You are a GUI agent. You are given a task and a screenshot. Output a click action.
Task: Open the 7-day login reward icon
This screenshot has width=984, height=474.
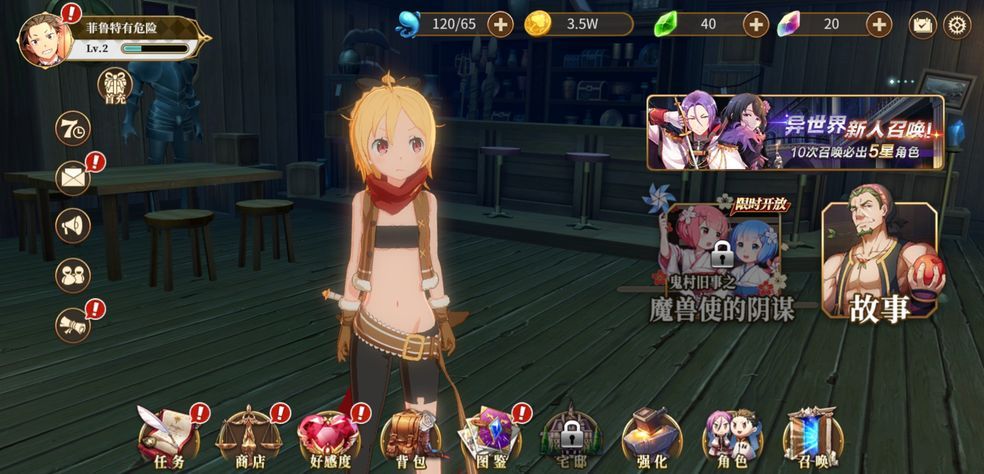click(72, 128)
